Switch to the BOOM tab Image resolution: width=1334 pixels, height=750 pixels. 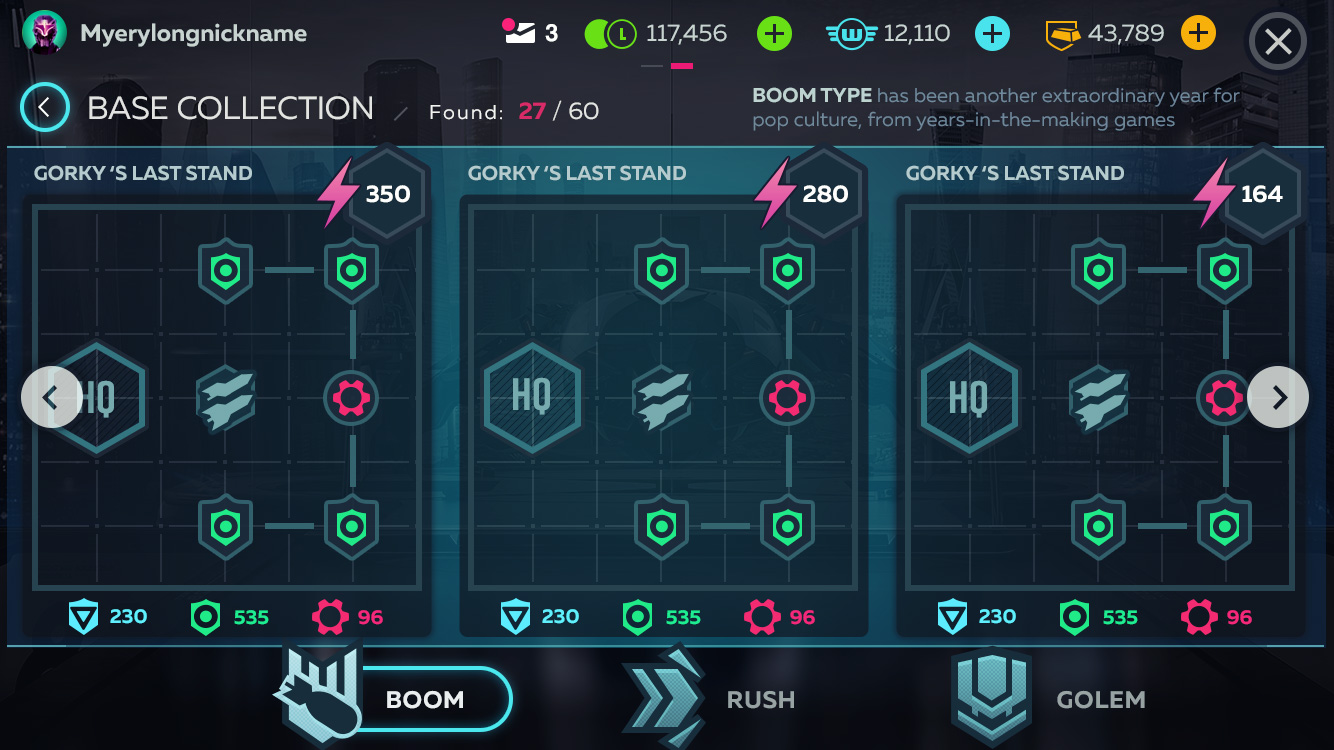tap(400, 699)
